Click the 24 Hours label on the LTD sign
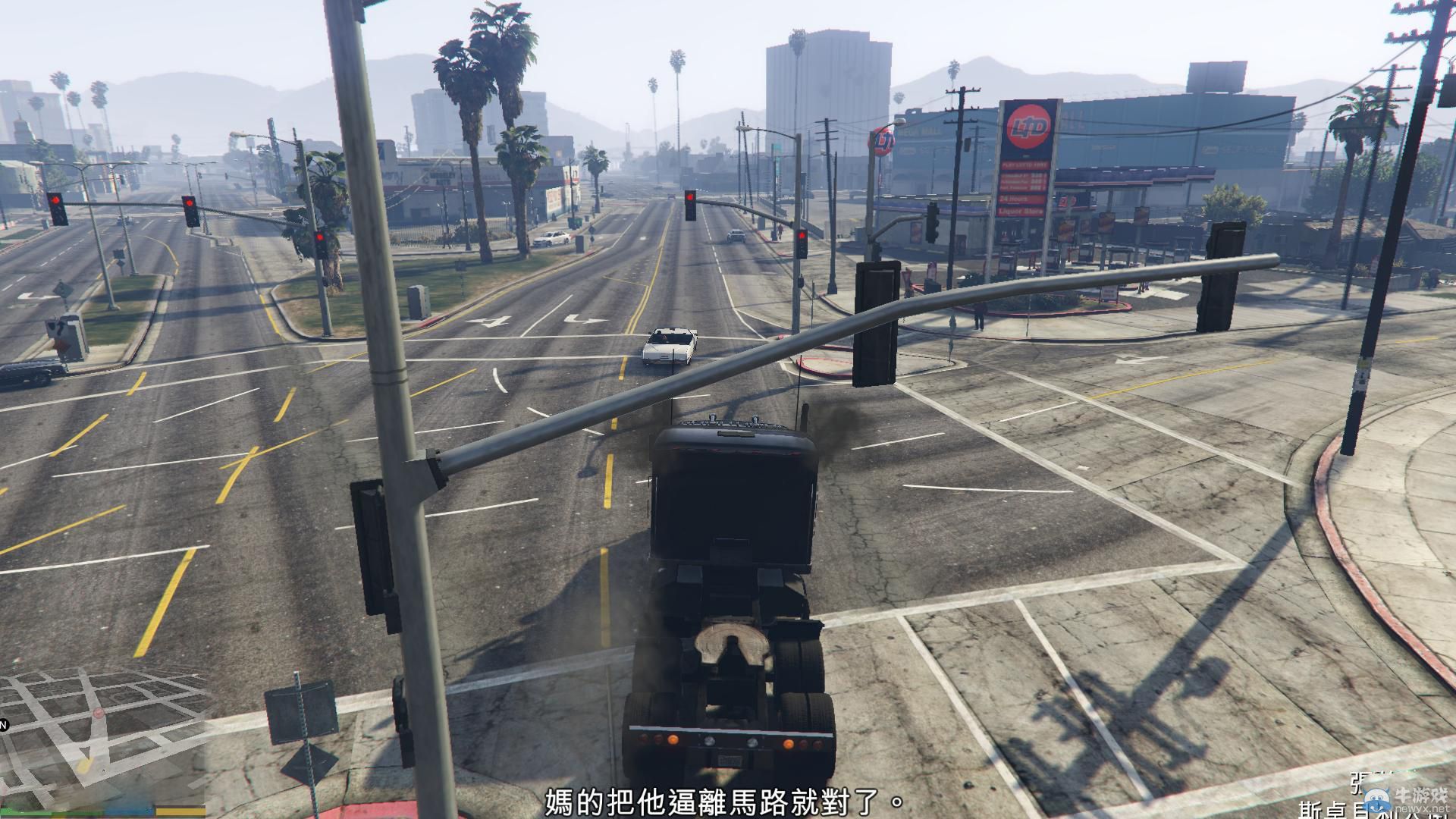The width and height of the screenshot is (1456, 819). tap(1015, 199)
